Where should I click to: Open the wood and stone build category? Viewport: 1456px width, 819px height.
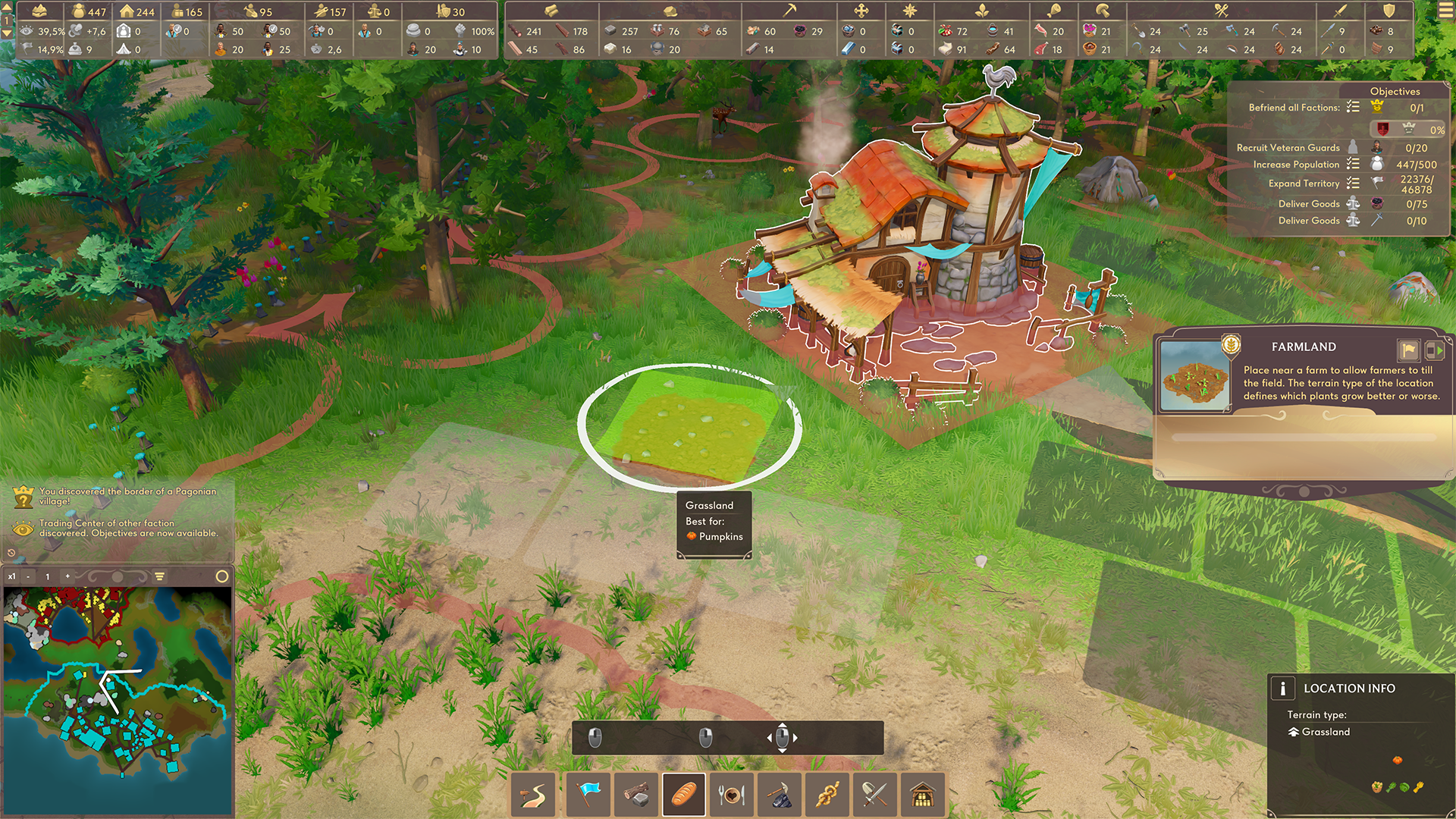click(636, 795)
